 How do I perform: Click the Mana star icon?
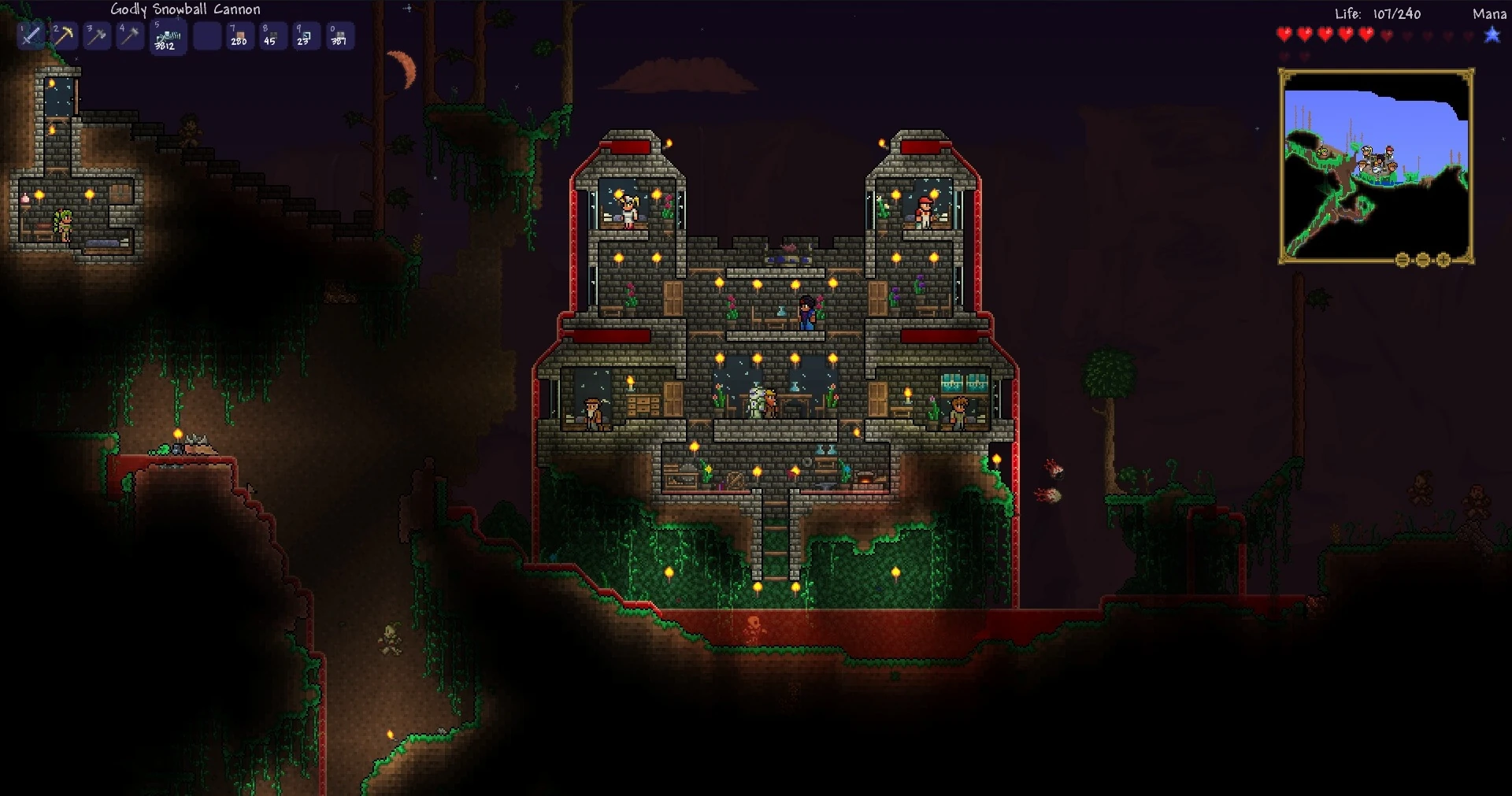coord(1492,35)
